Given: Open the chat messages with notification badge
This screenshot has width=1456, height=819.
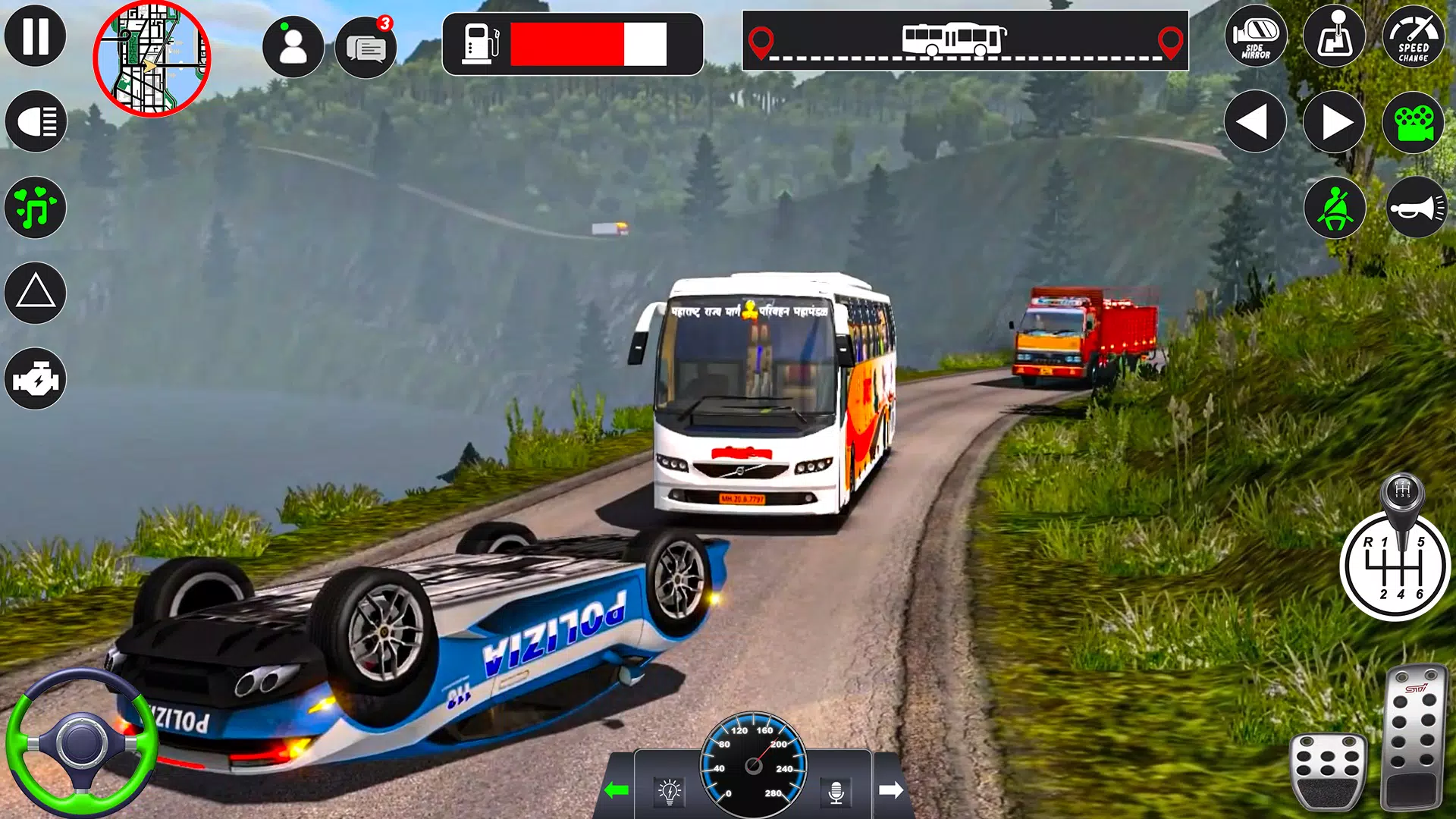Looking at the screenshot, I should tap(366, 49).
